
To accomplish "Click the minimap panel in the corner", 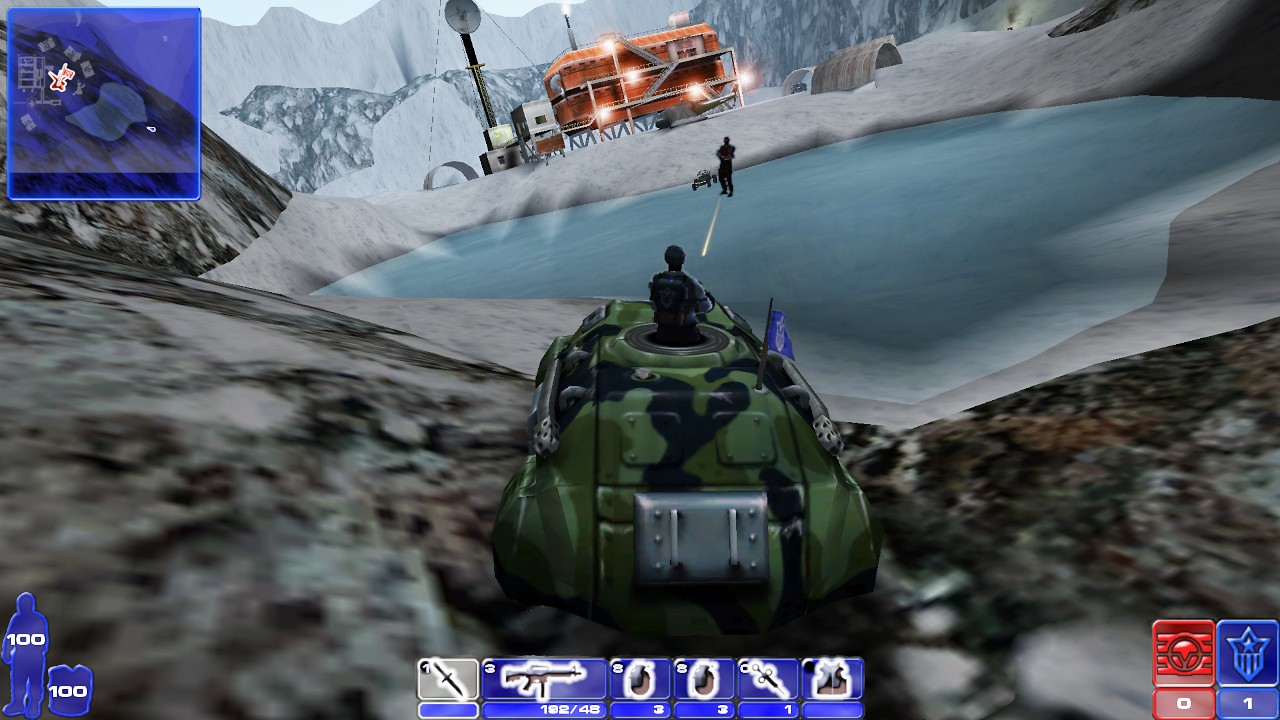I will pyautogui.click(x=103, y=100).
